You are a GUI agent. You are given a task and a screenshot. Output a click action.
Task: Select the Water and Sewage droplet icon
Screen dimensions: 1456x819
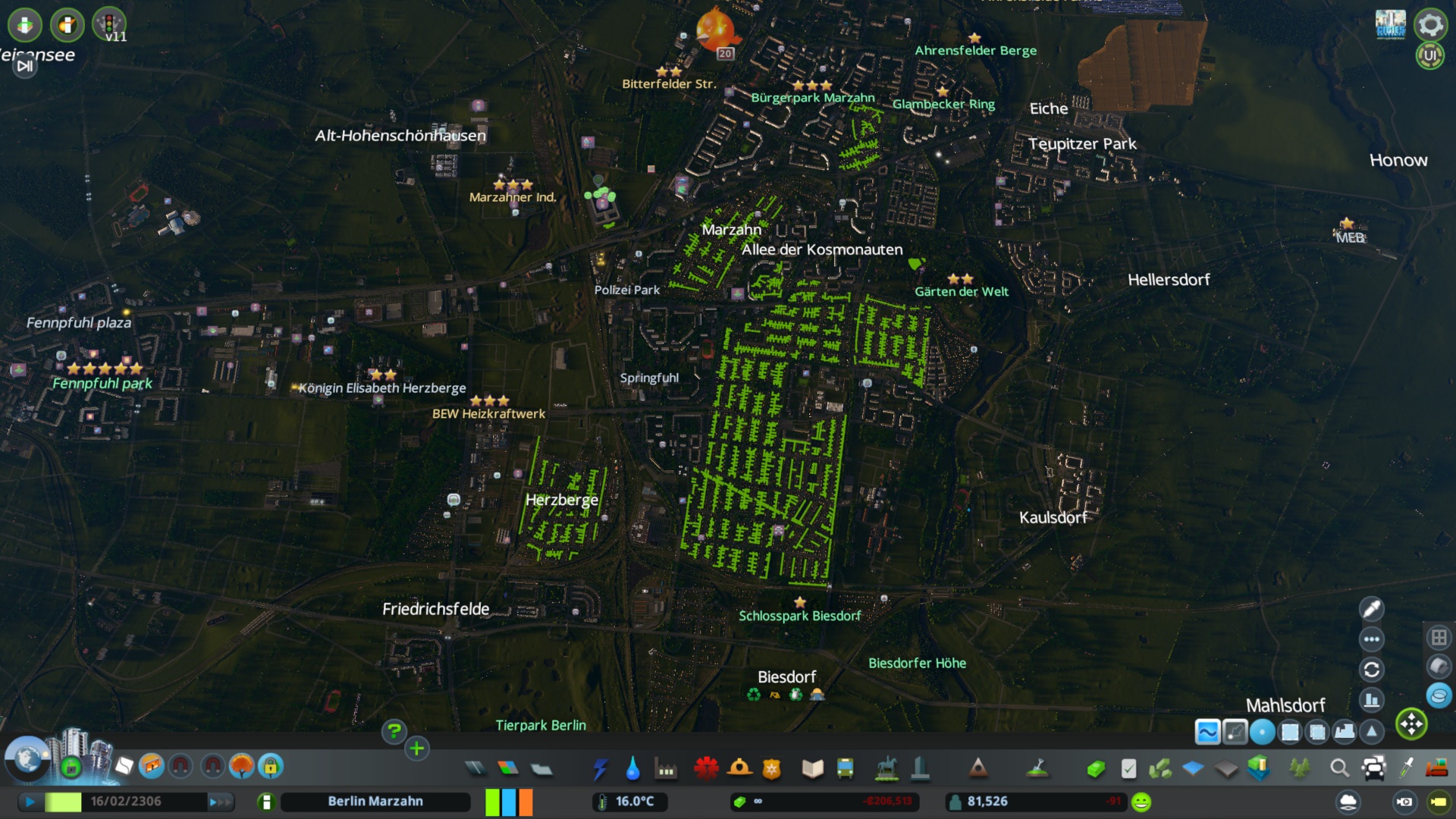pos(632,768)
